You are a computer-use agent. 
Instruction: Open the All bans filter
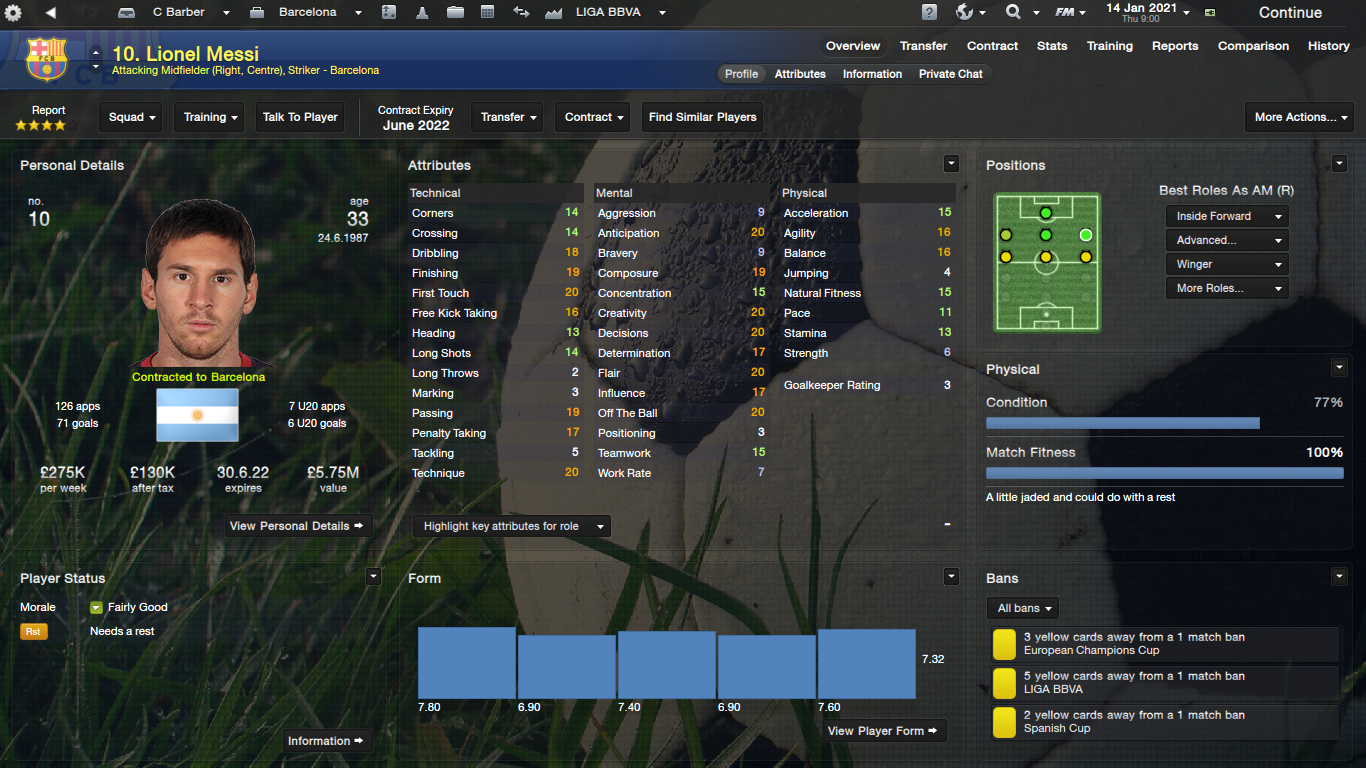point(1023,608)
